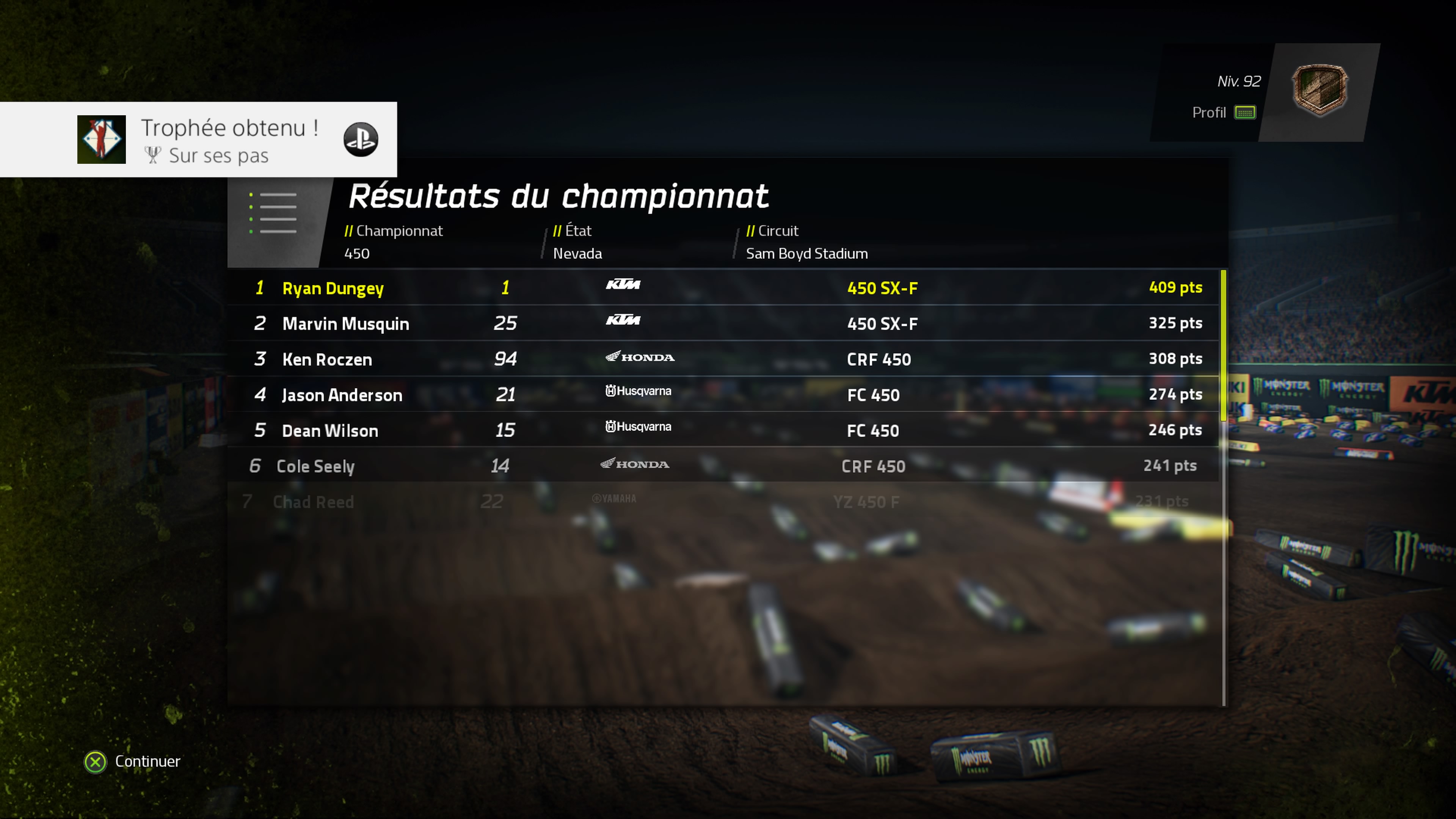Image resolution: width=1456 pixels, height=819 pixels.
Task: Click the results list icon
Action: pos(273,213)
